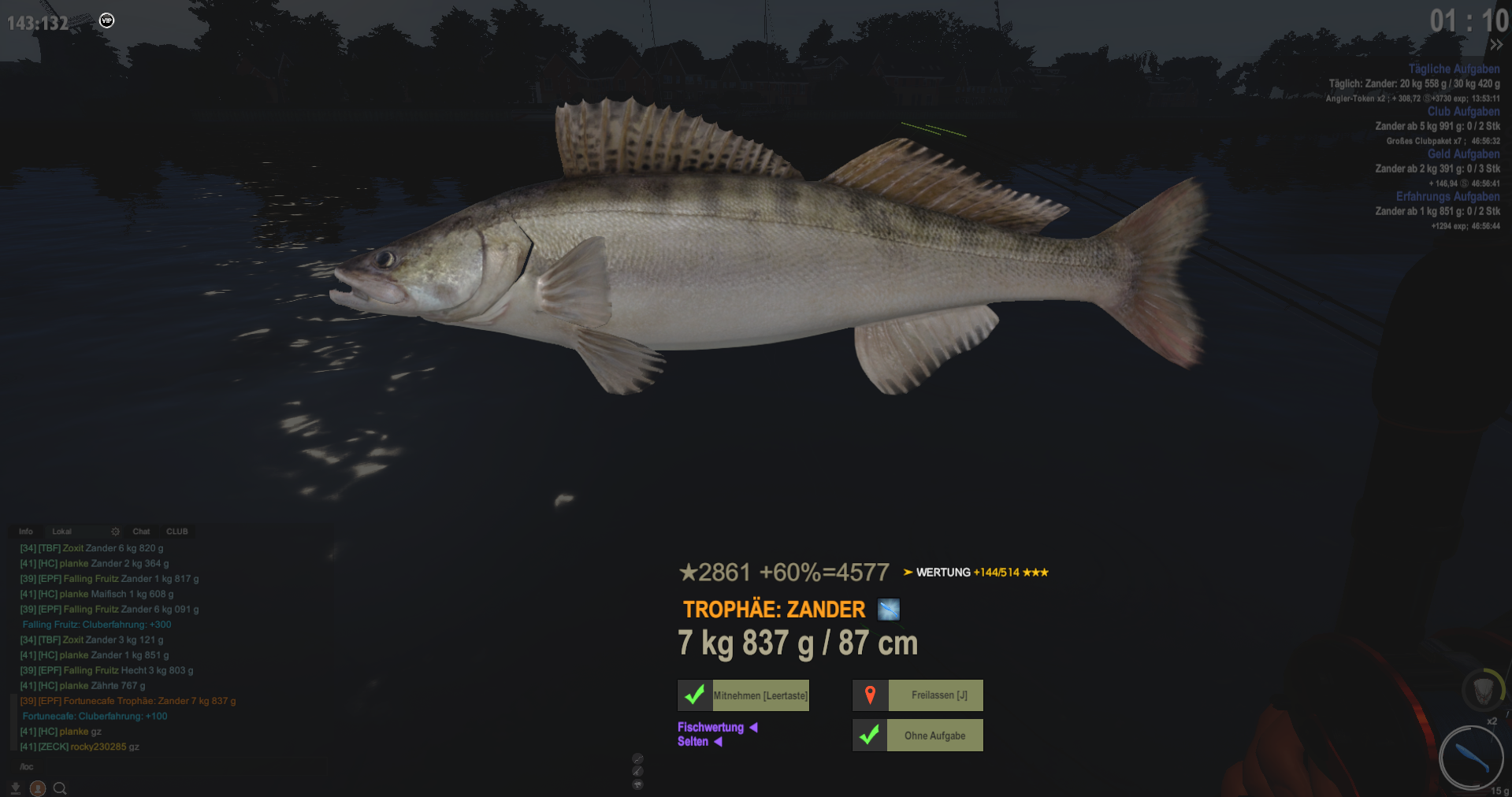
Task: Switch to the CLUB chat tab
Action: click(x=176, y=532)
